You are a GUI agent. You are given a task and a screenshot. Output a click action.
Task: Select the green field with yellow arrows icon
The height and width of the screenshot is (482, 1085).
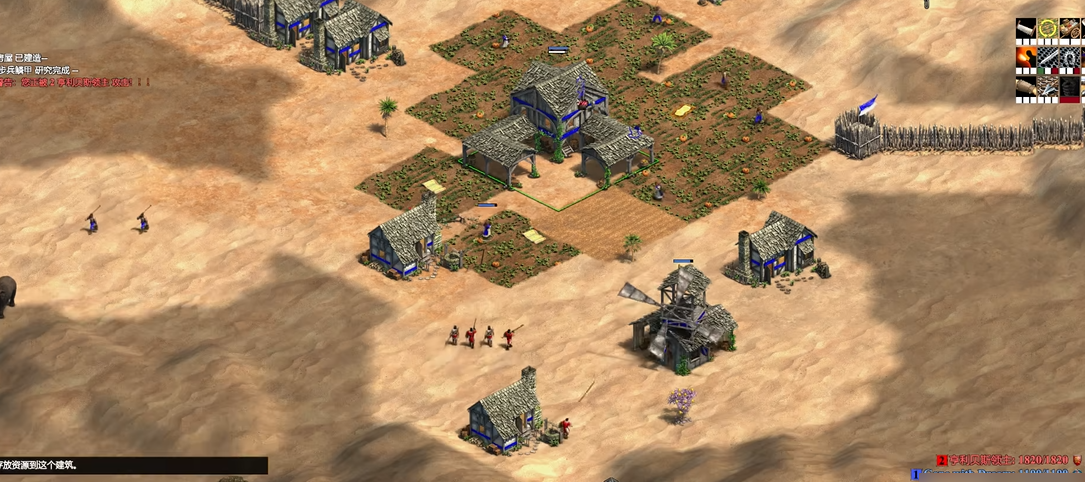(1048, 28)
